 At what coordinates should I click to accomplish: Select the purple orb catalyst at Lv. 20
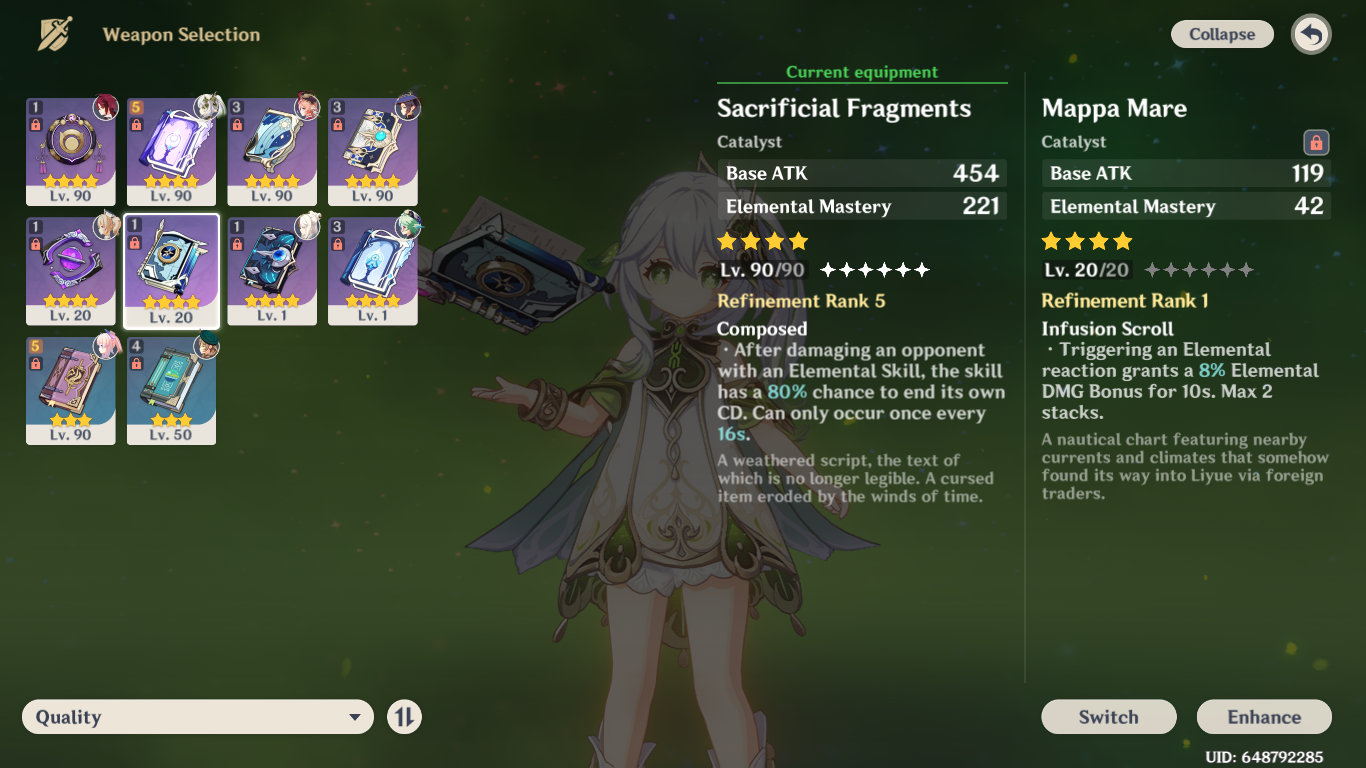click(x=70, y=268)
